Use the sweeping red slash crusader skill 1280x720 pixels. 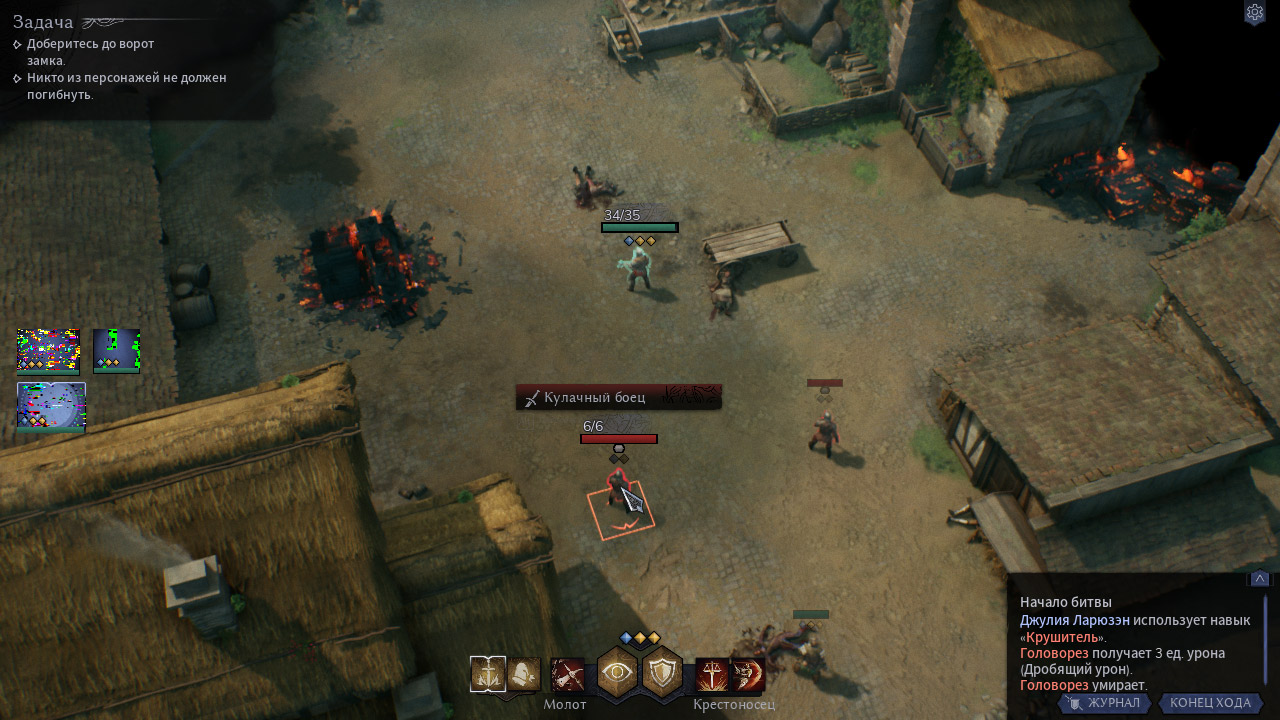point(747,675)
